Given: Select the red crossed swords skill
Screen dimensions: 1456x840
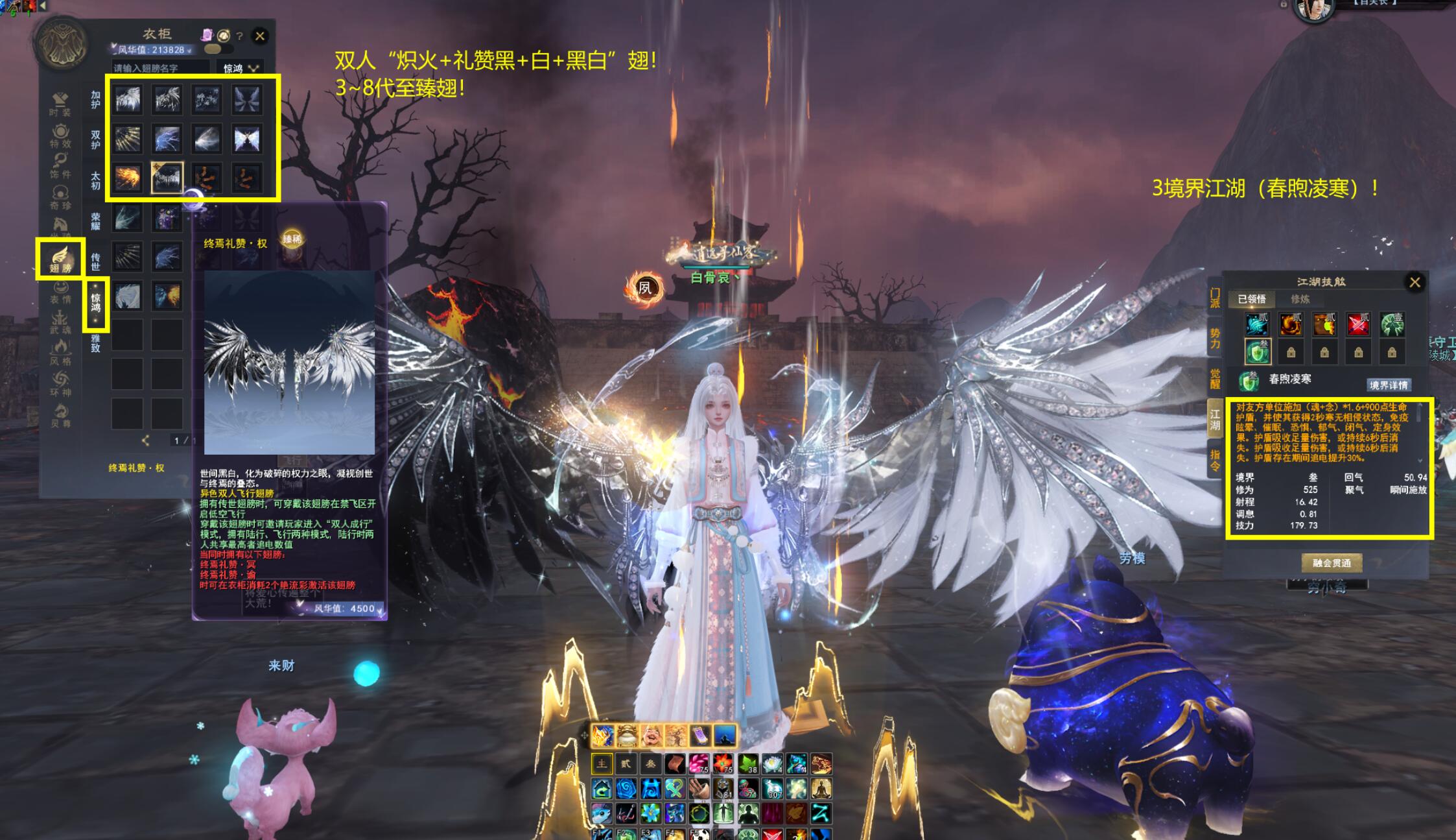Looking at the screenshot, I should 1358,324.
